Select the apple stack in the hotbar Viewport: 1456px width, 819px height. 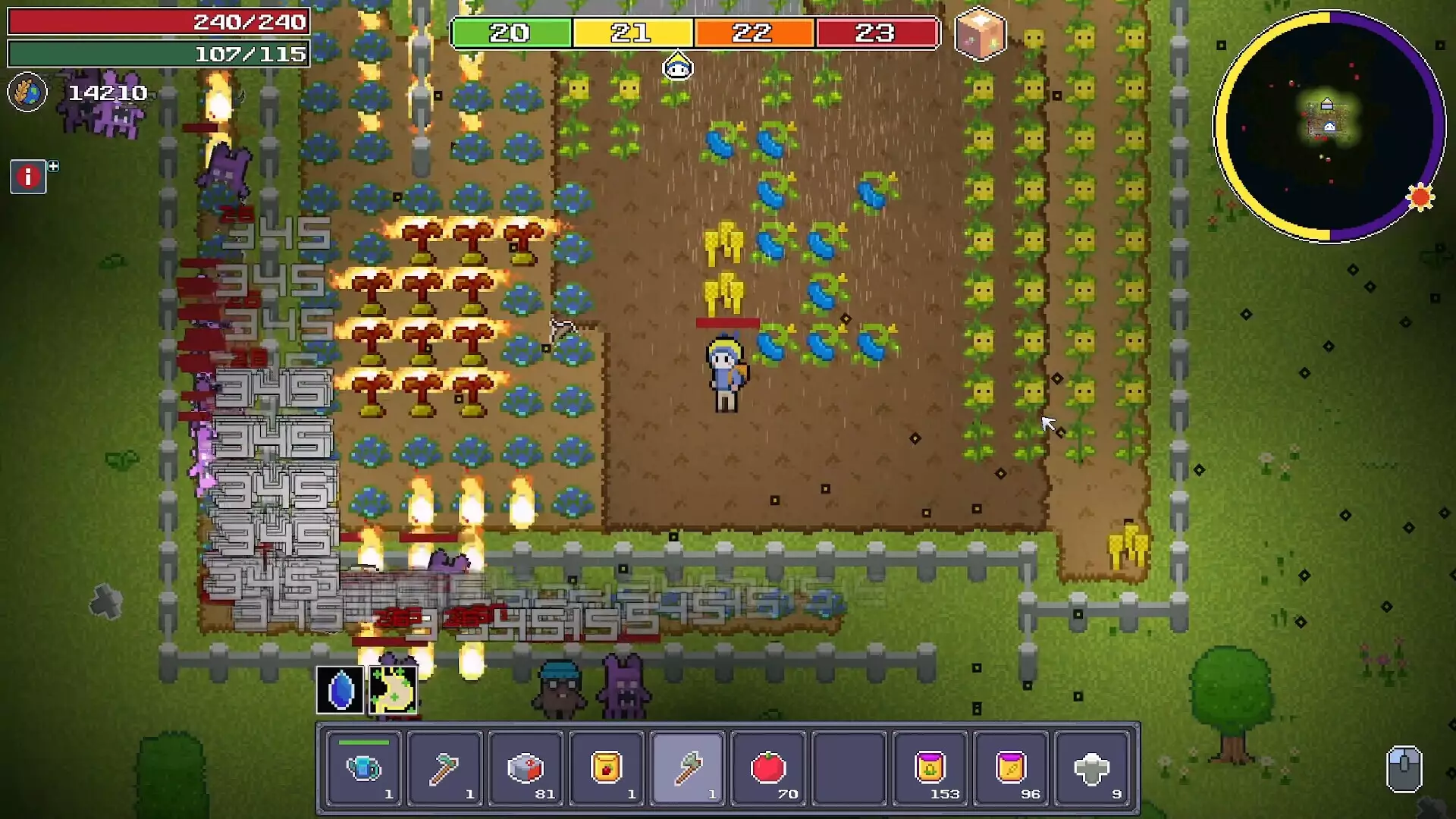pyautogui.click(x=769, y=768)
